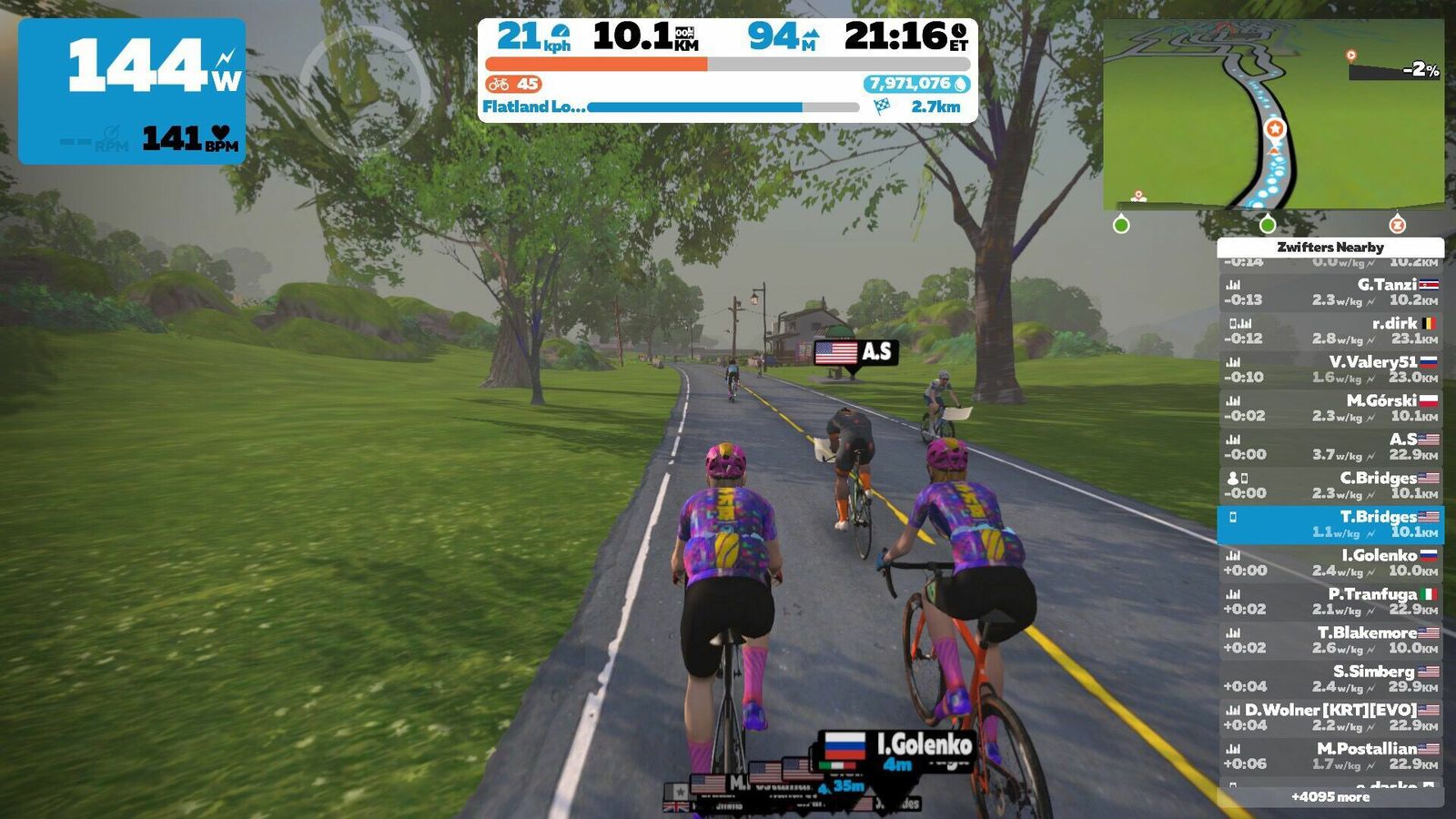Image resolution: width=1456 pixels, height=819 pixels.
Task: Choose C.Bridges from nearby riders
Action: point(1330,485)
